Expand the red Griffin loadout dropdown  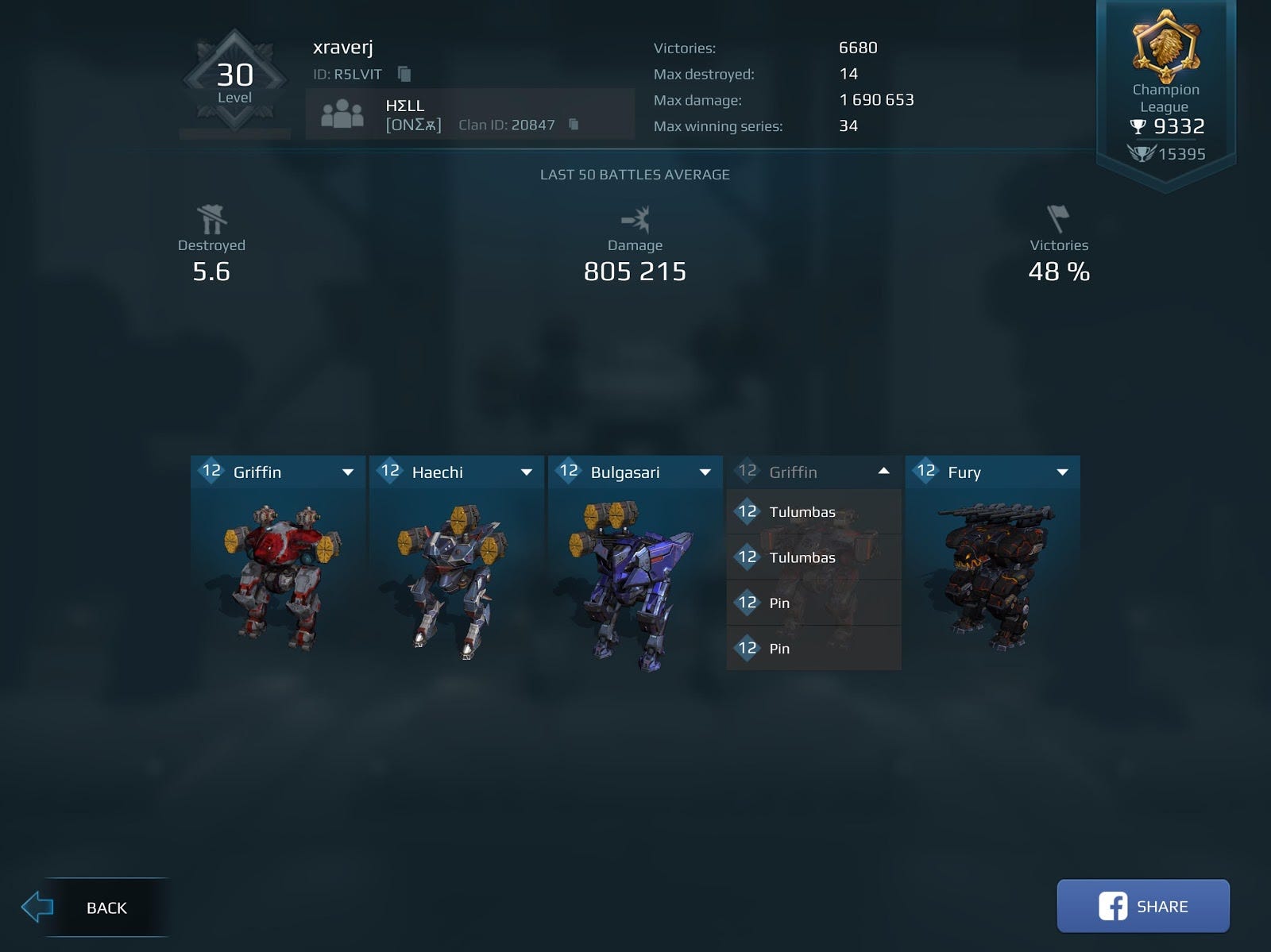coord(347,472)
